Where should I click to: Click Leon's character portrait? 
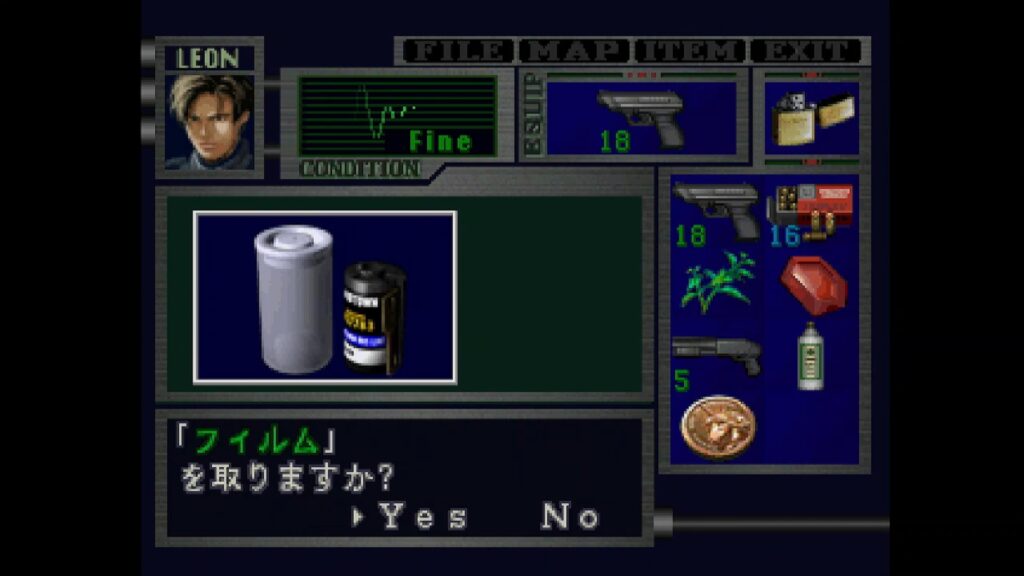[210, 122]
